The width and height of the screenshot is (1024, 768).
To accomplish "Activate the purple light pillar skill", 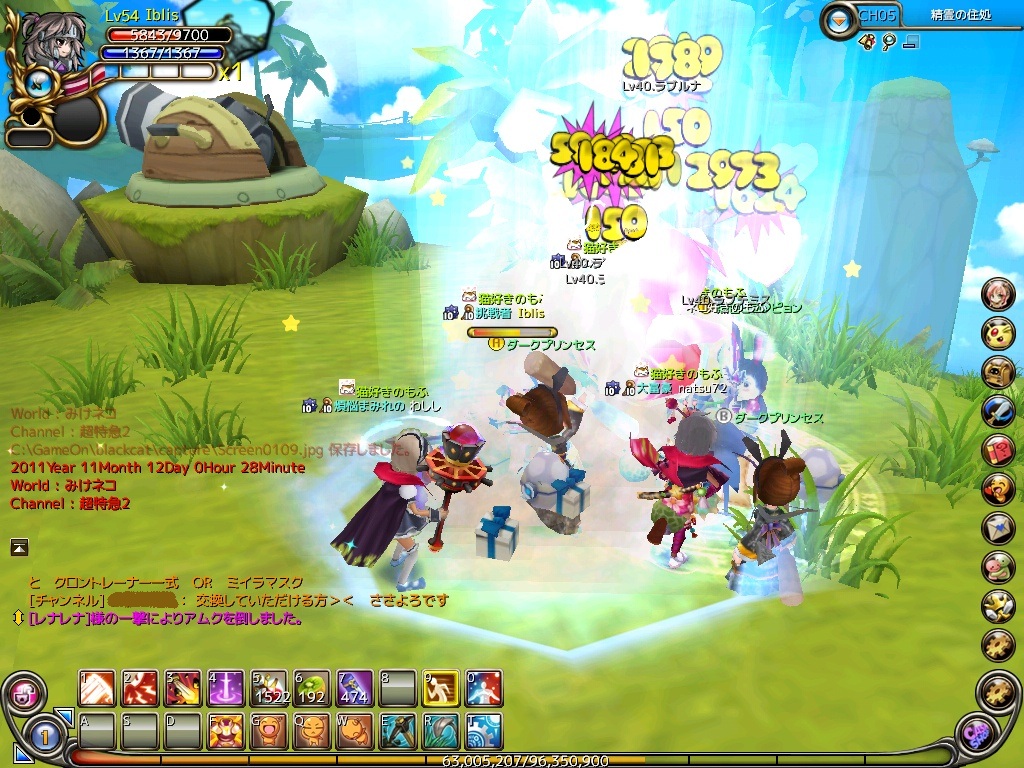I will click(226, 688).
